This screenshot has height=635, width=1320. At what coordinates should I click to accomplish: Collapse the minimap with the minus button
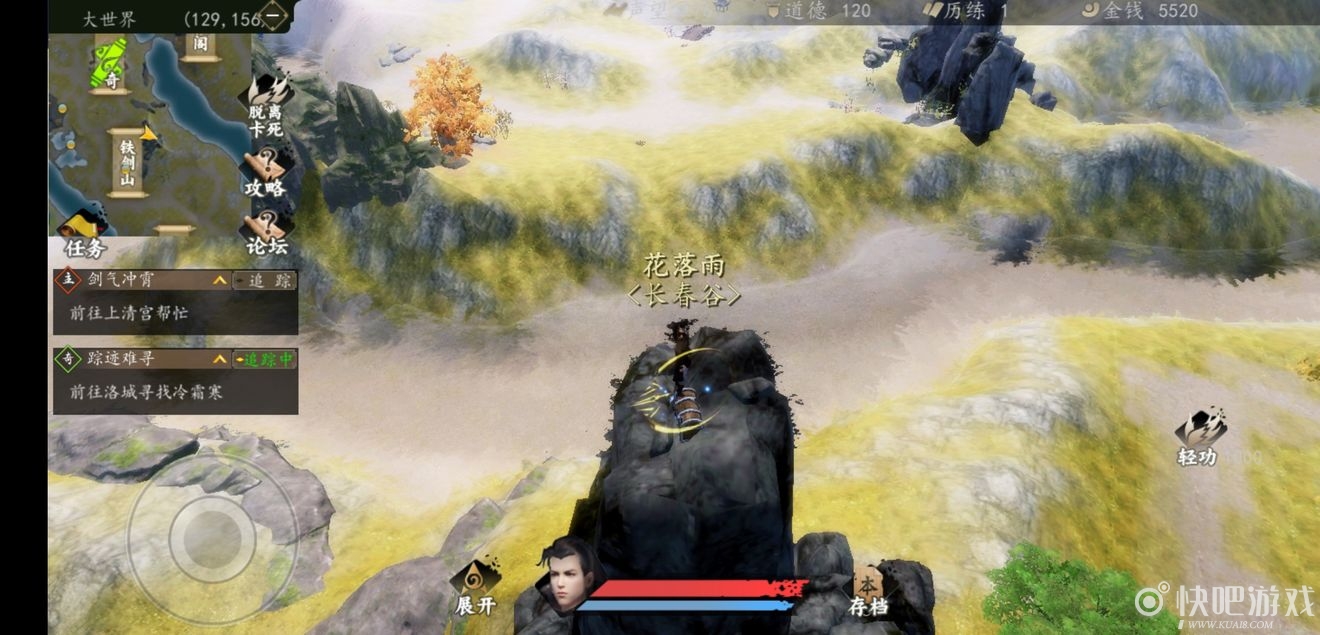273,16
